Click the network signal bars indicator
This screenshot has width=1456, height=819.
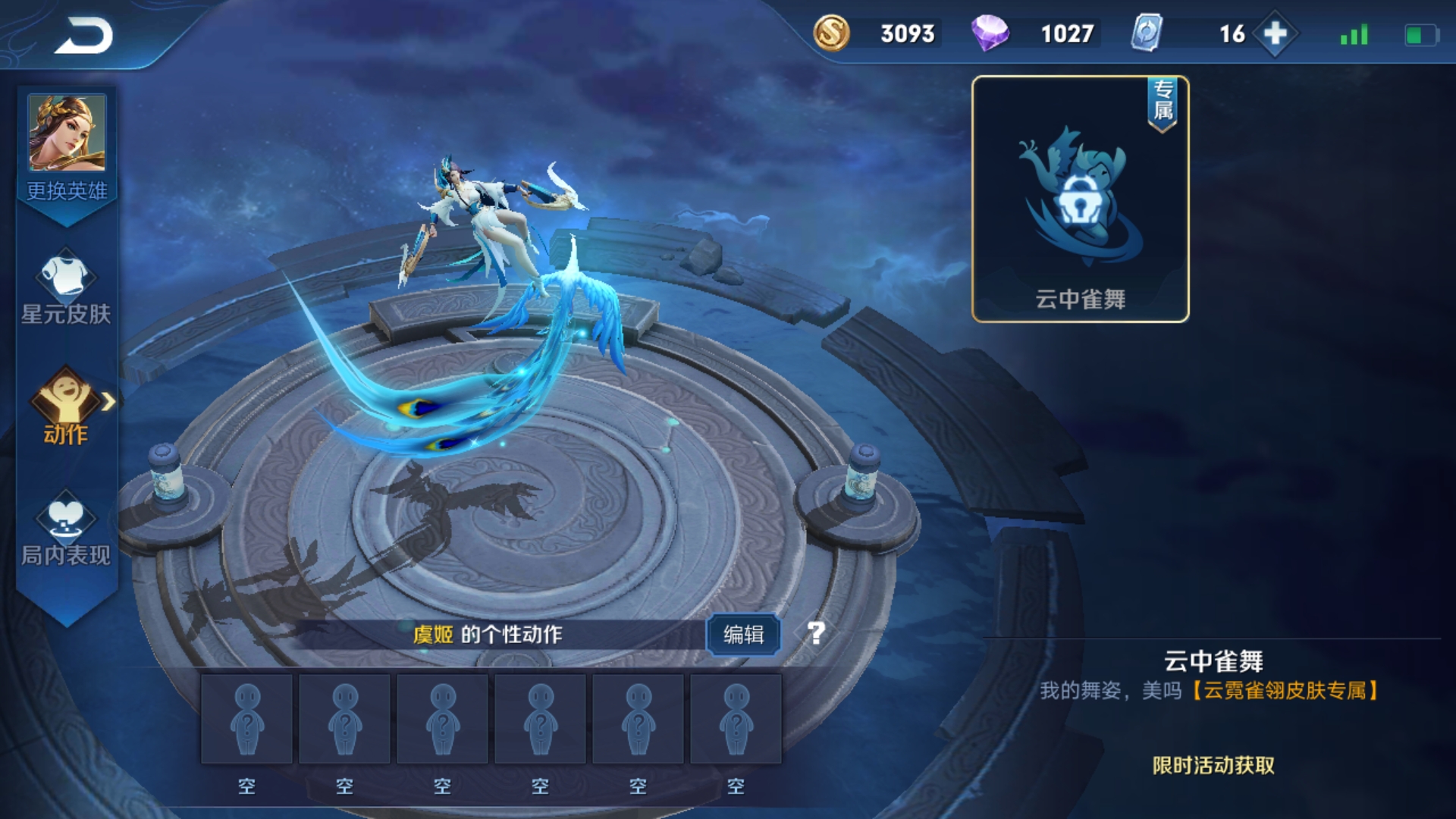point(1354,34)
